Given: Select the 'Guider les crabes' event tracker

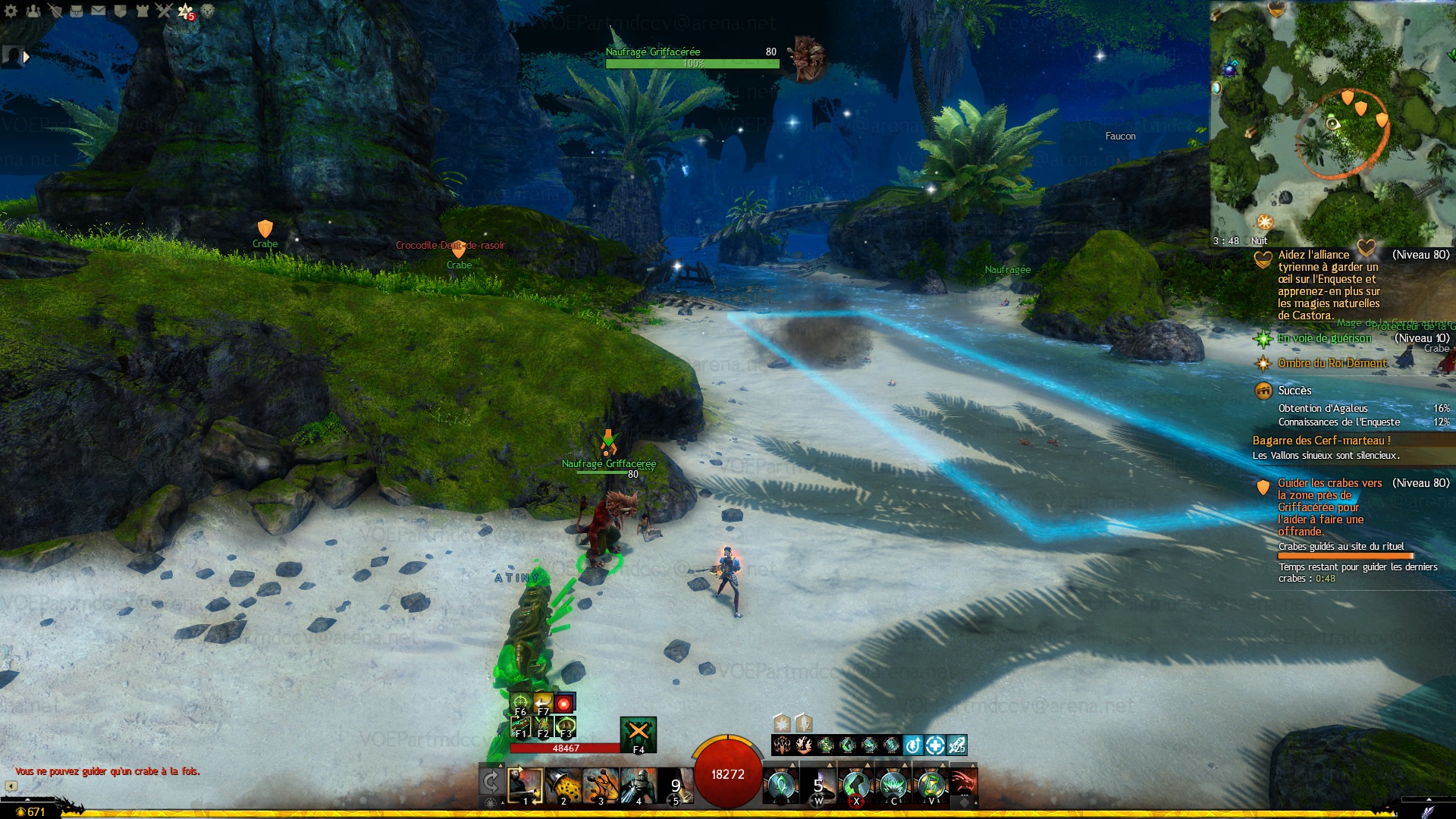Looking at the screenshot, I should coord(1329,483).
